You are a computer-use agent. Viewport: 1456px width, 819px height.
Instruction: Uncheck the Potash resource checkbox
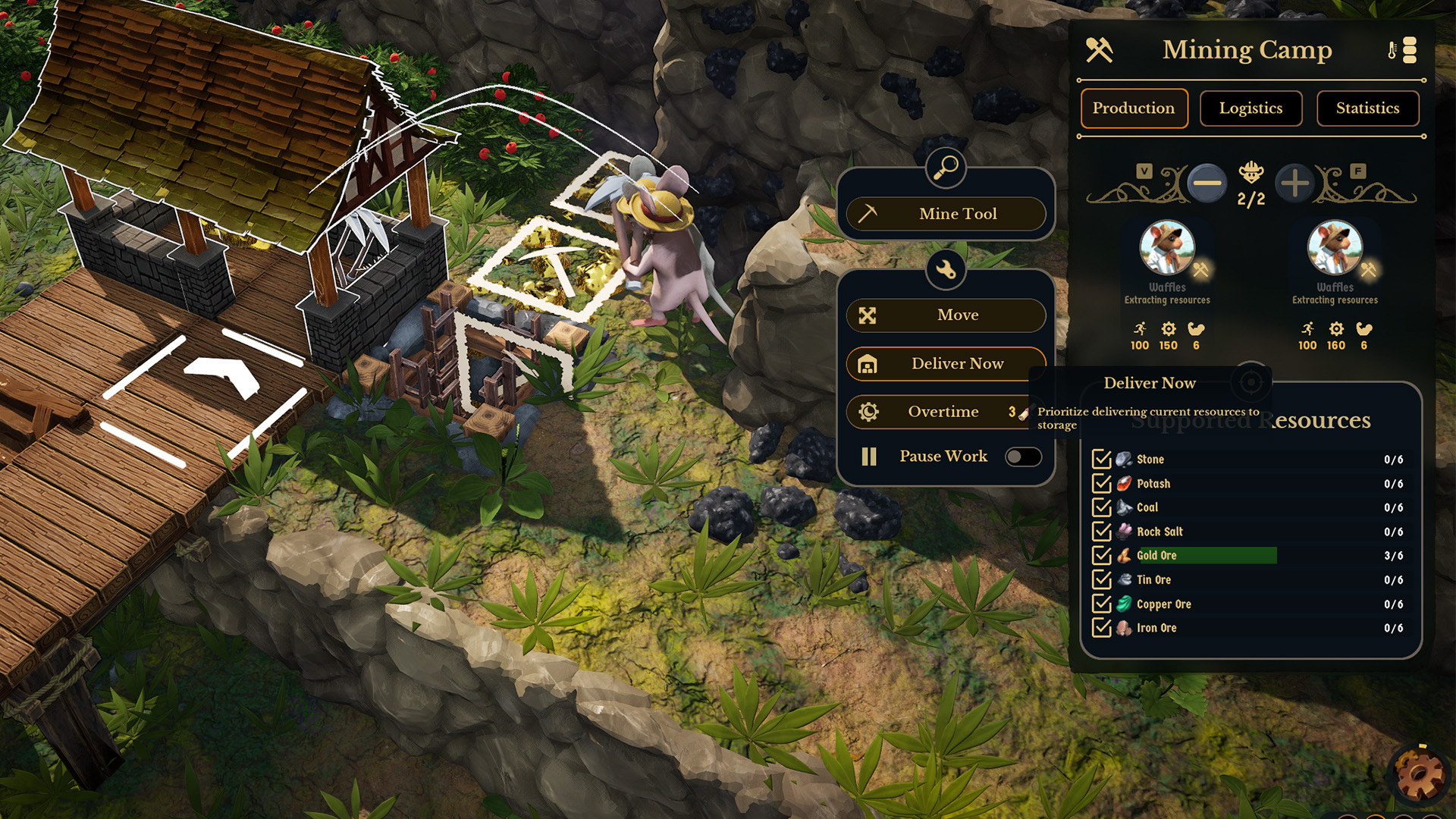tap(1101, 484)
